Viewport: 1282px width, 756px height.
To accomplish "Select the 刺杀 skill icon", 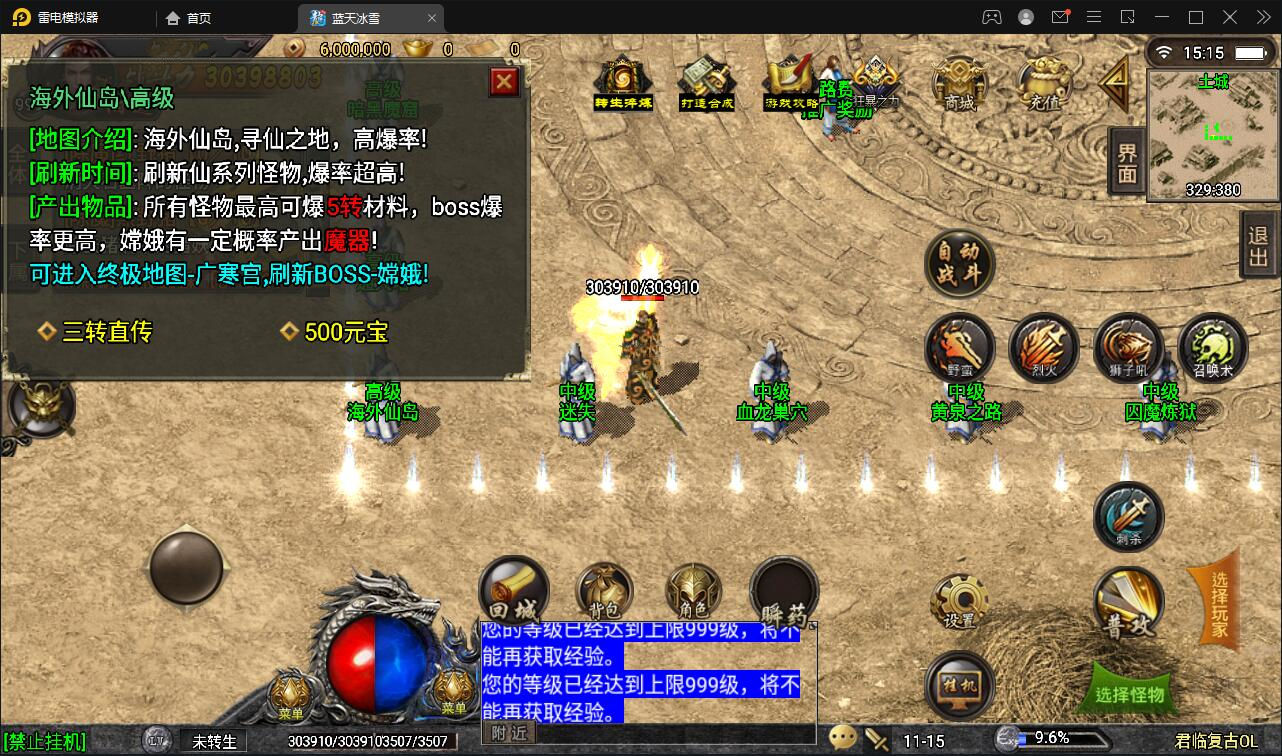I will (1128, 516).
